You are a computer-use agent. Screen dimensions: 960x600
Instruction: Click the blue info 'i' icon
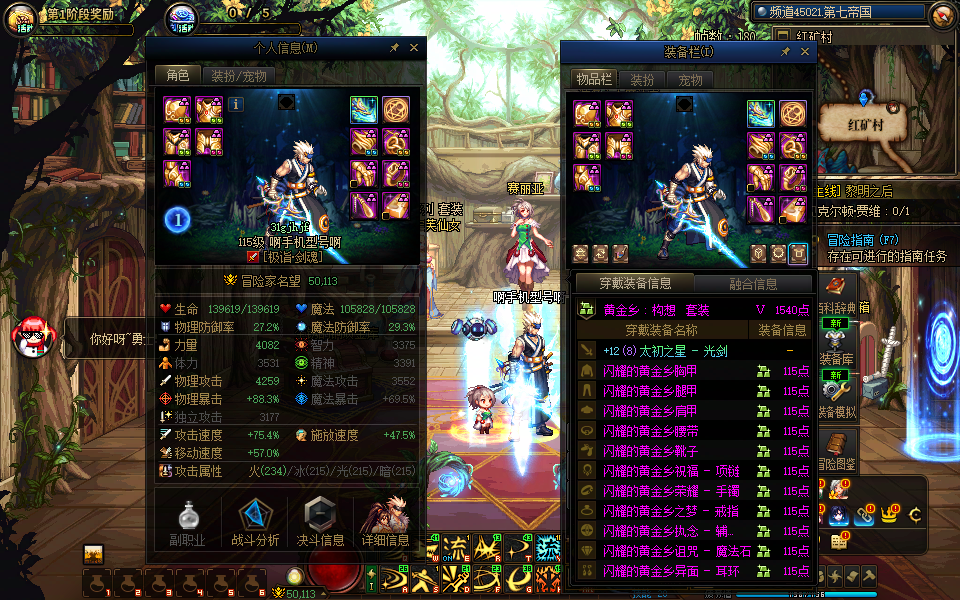[236, 103]
